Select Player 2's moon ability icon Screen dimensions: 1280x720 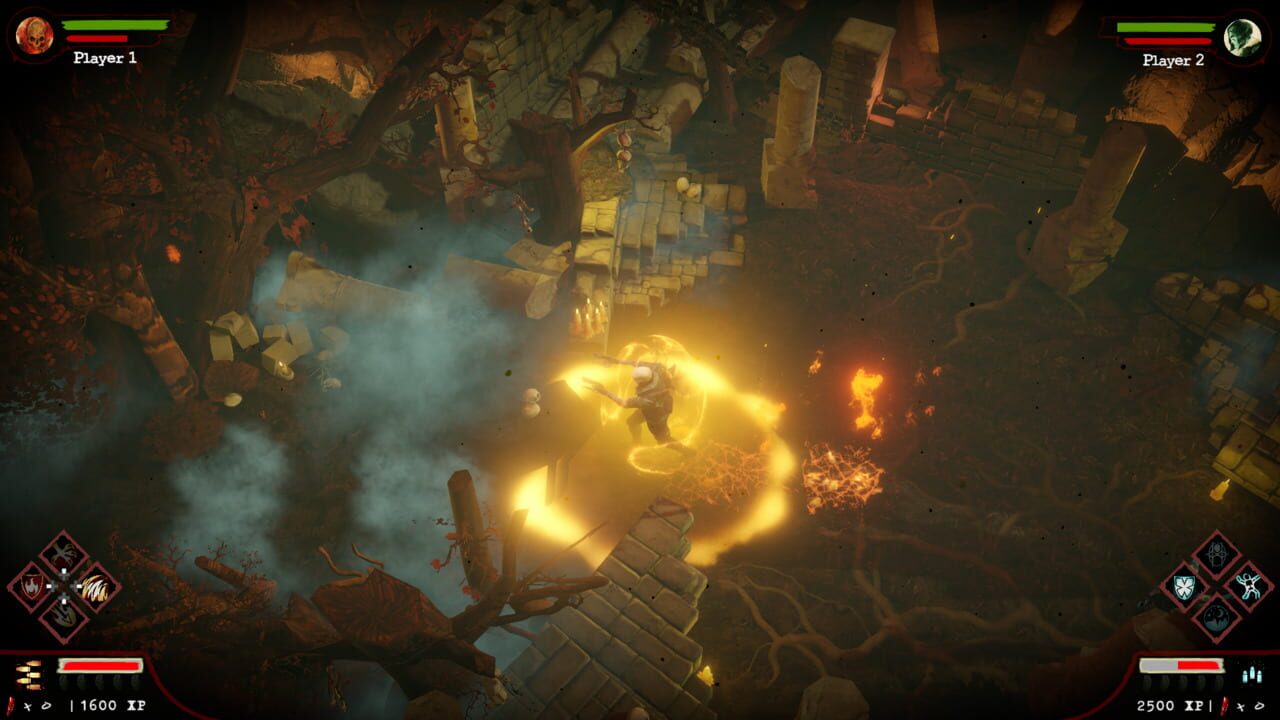(1215, 616)
